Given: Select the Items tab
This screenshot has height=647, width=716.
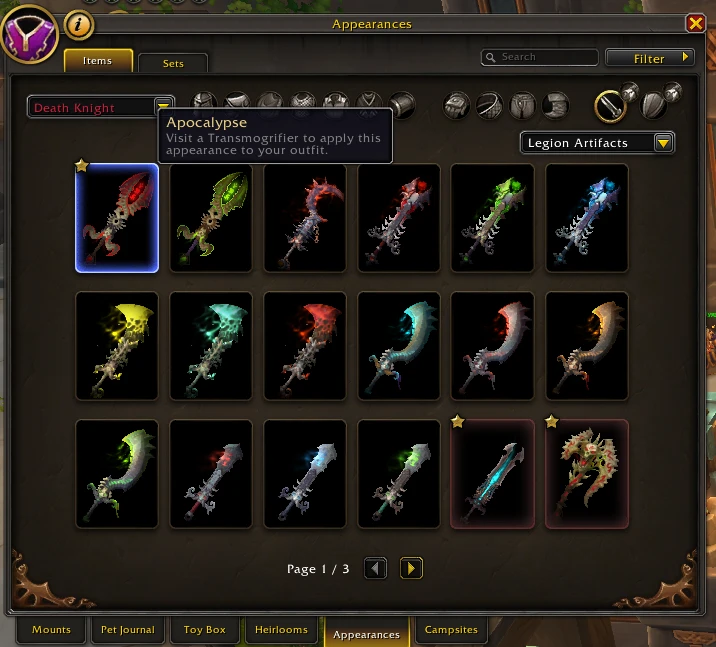Looking at the screenshot, I should 98,61.
